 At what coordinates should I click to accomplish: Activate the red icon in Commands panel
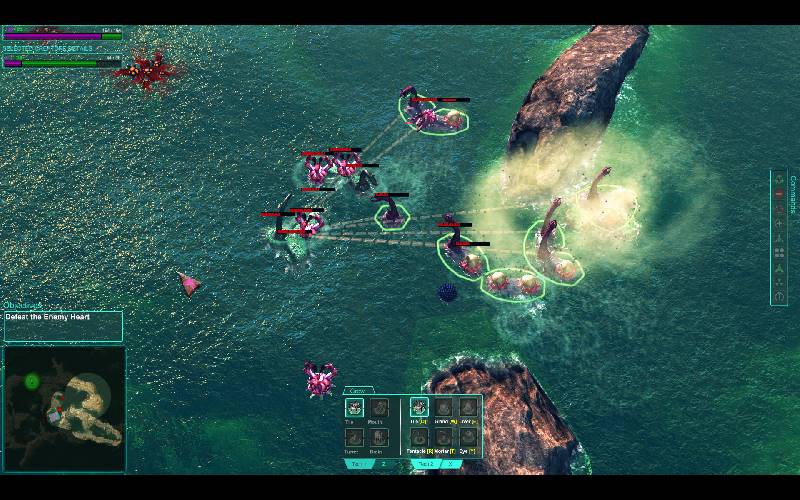[779, 193]
